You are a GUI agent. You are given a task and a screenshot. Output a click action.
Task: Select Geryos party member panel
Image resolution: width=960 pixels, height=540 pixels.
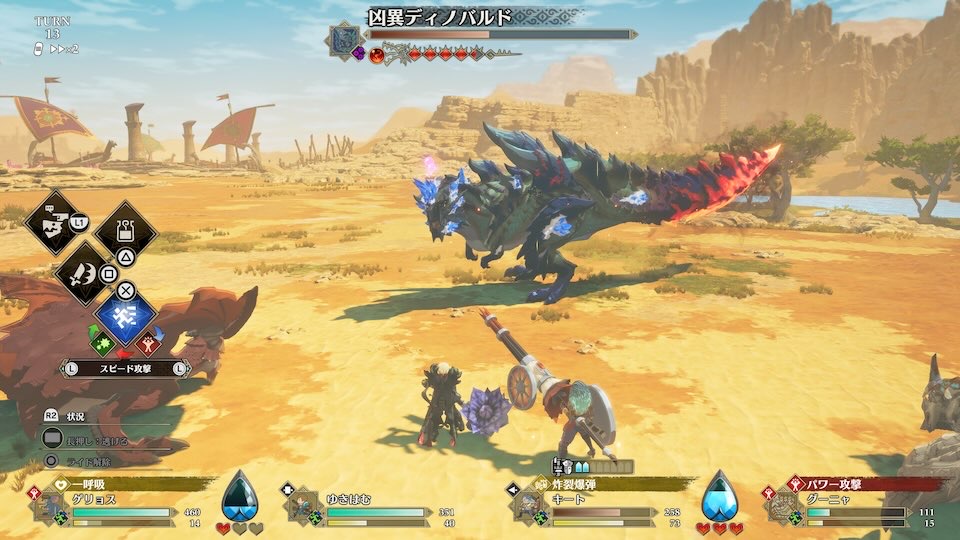tap(118, 505)
